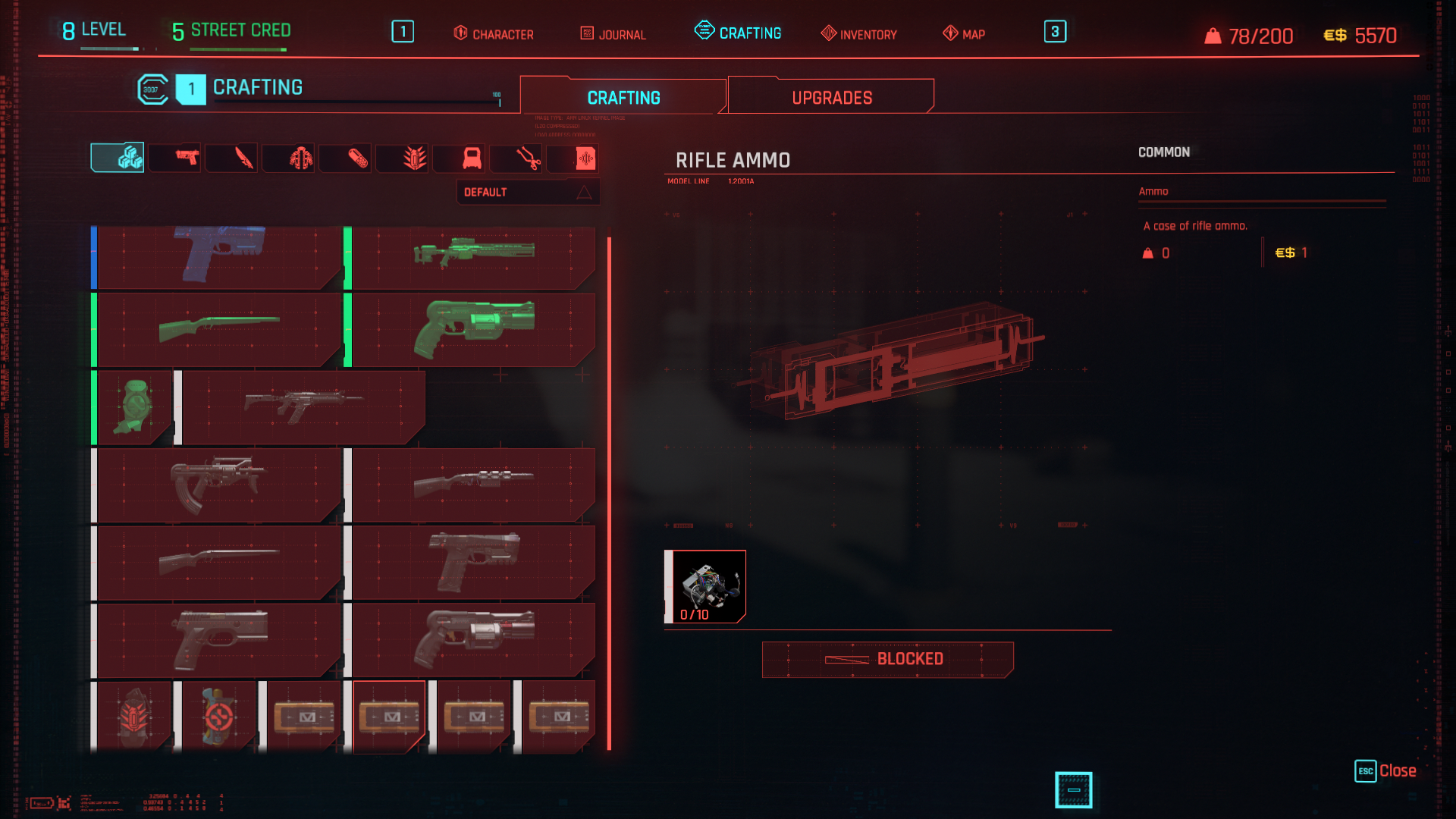Select the highlighted rifle ammo recipe

[x=389, y=717]
